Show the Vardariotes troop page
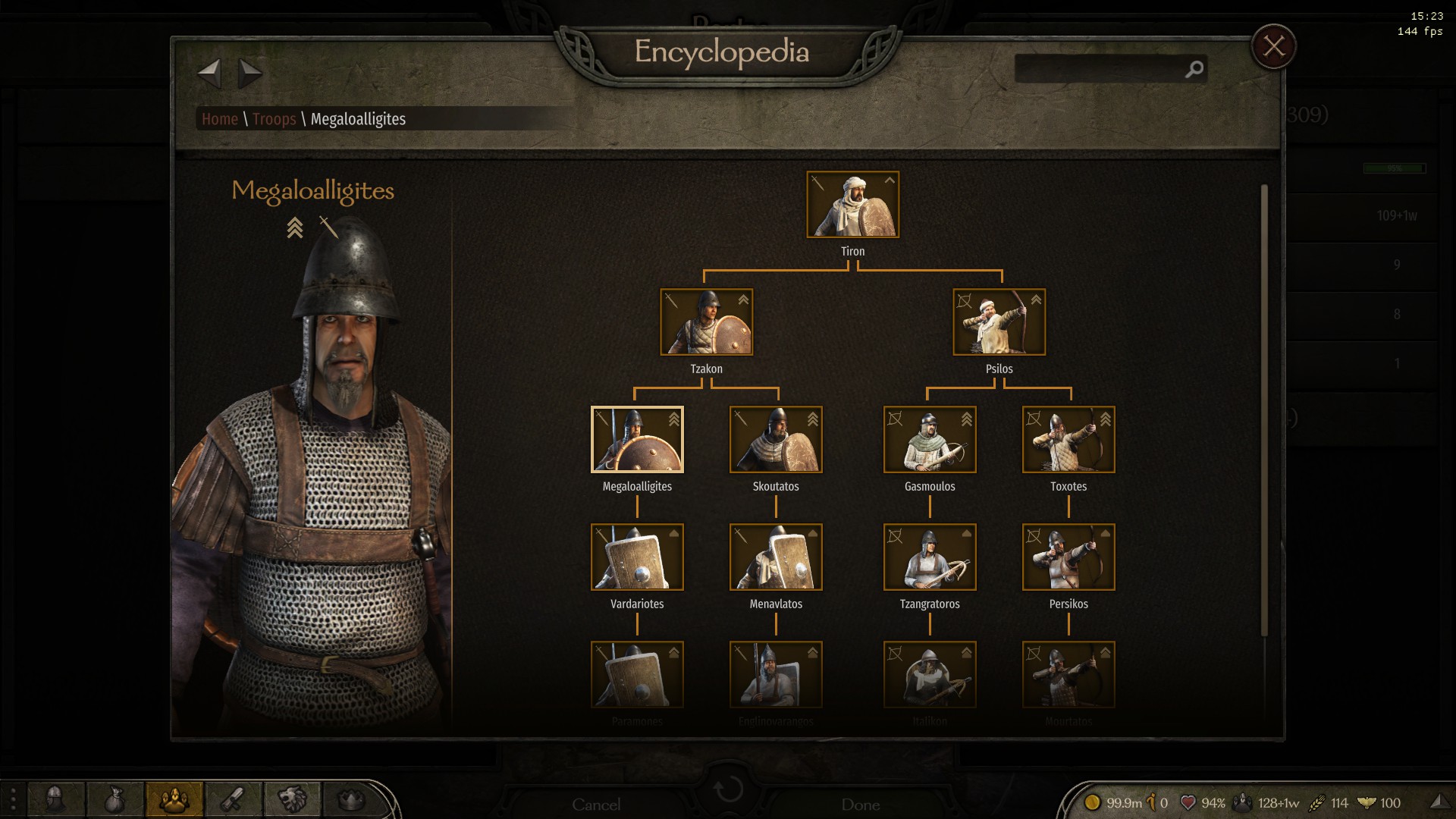Viewport: 1456px width, 819px height. coord(637,557)
